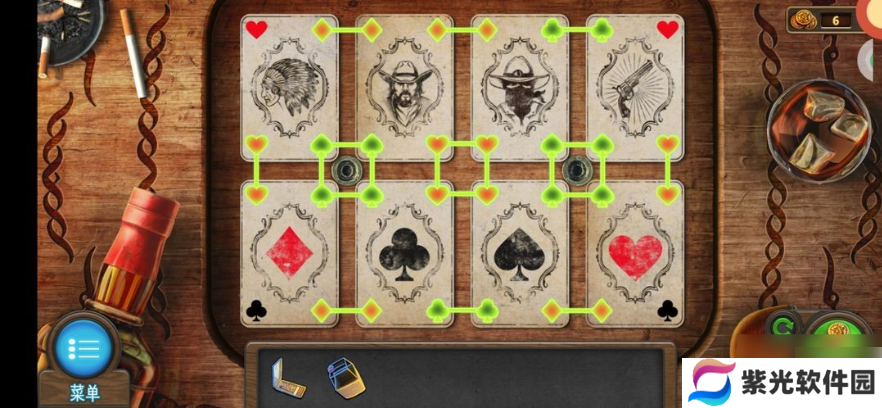The image size is (882, 408).
Task: Choose the cowboy with hat card
Action: (405, 88)
